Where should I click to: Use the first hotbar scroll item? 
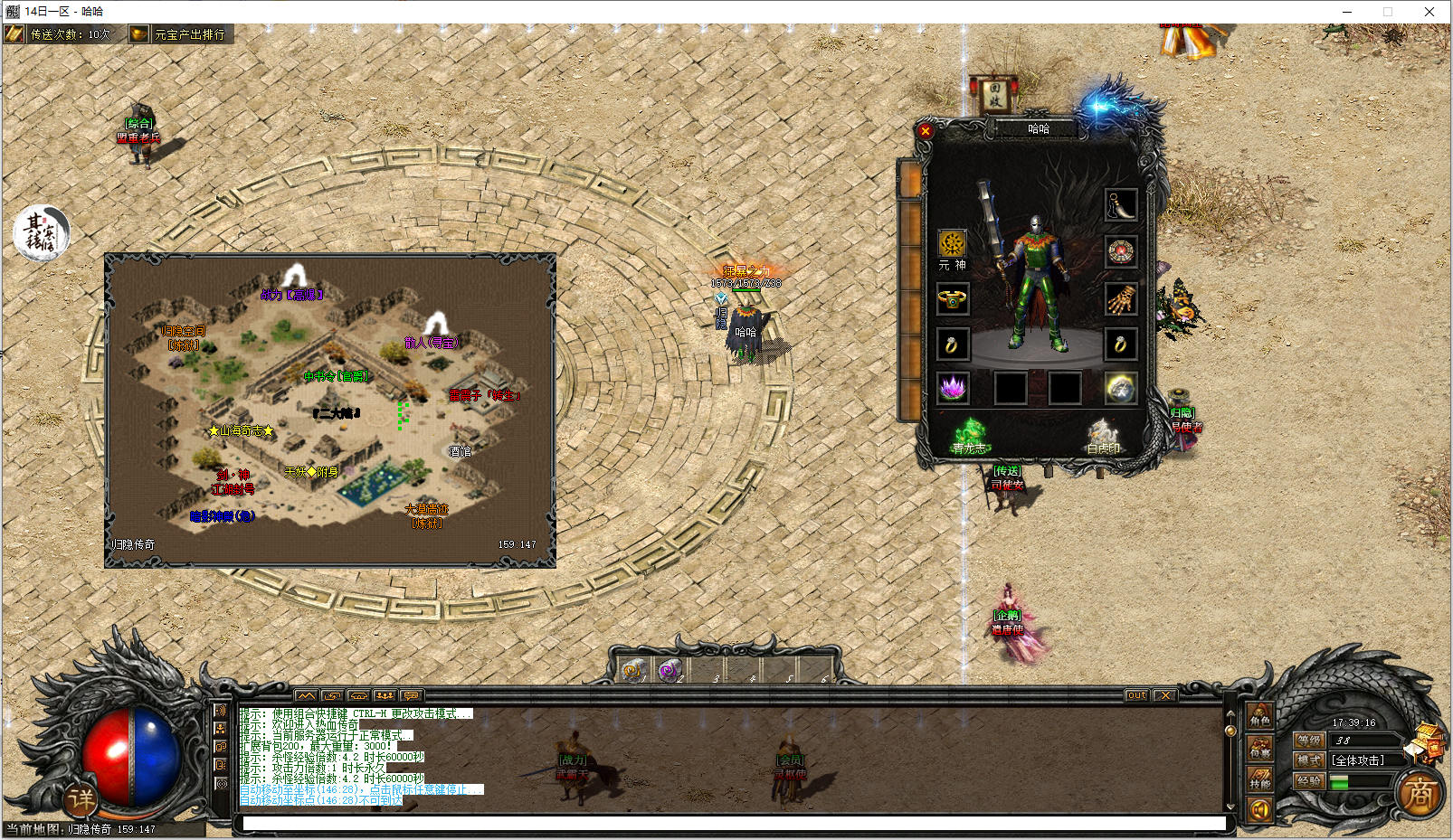[633, 670]
